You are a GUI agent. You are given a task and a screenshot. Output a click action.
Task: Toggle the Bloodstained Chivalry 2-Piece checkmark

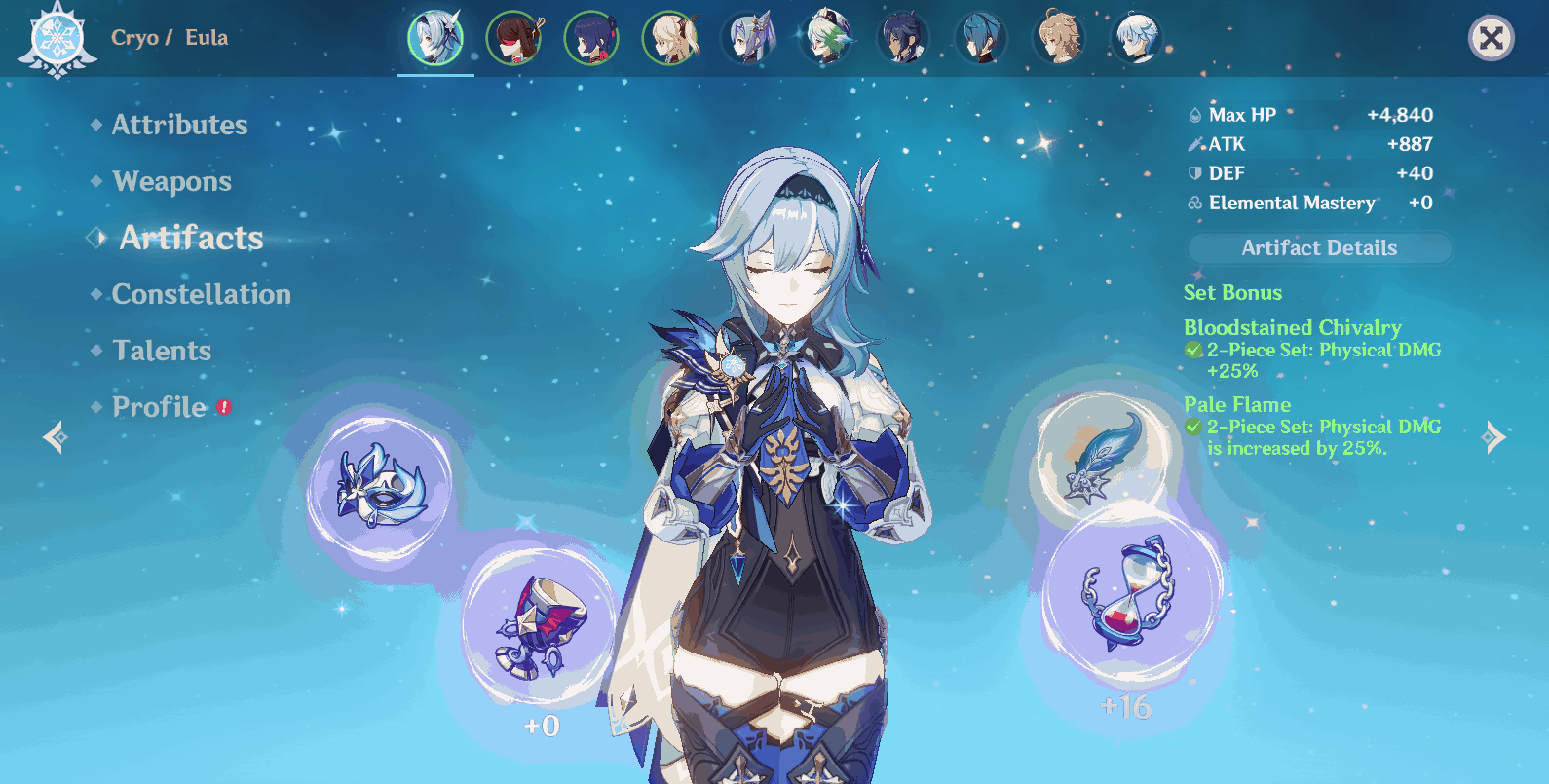(1192, 350)
